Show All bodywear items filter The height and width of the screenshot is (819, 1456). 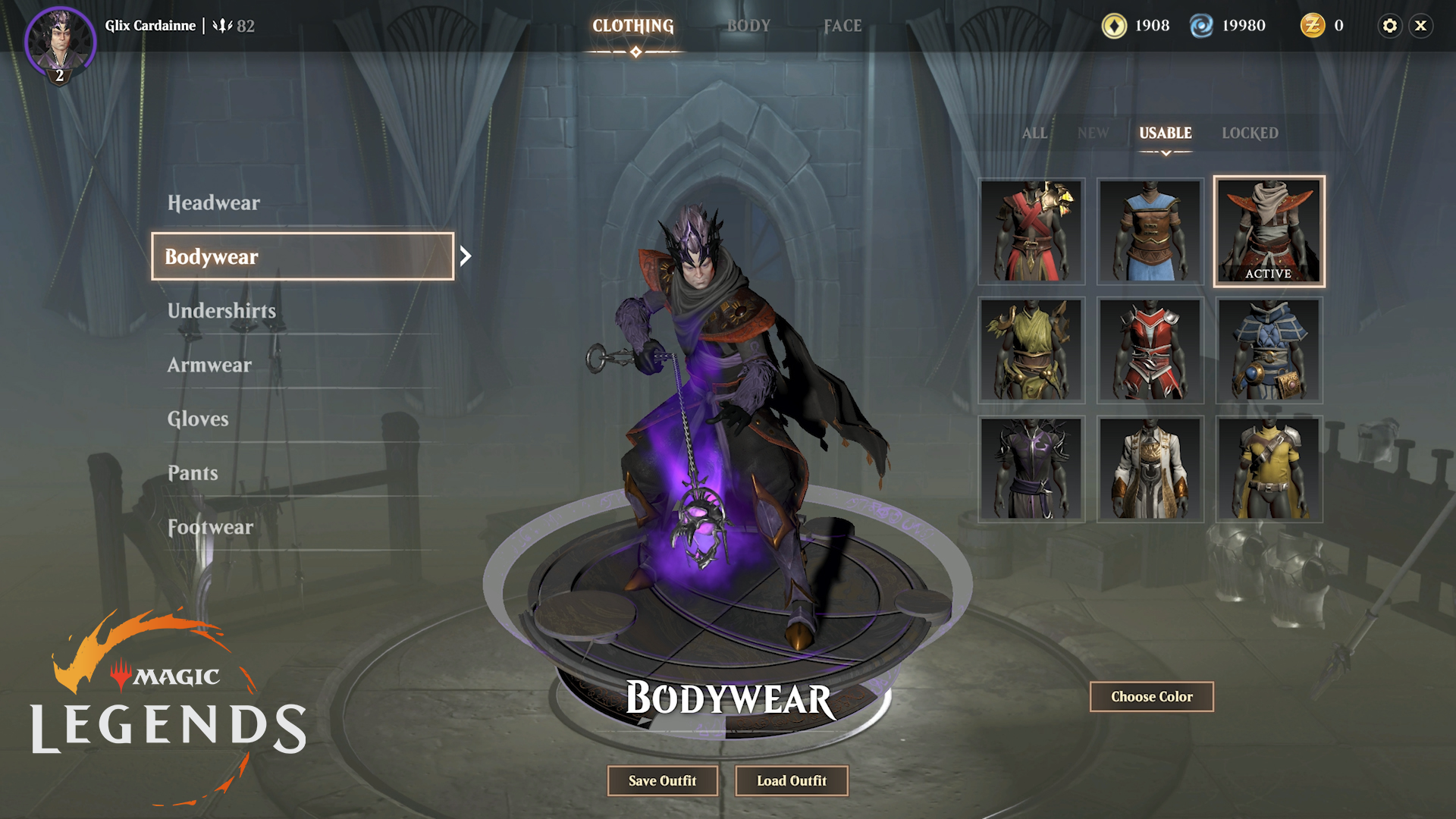1034,133
